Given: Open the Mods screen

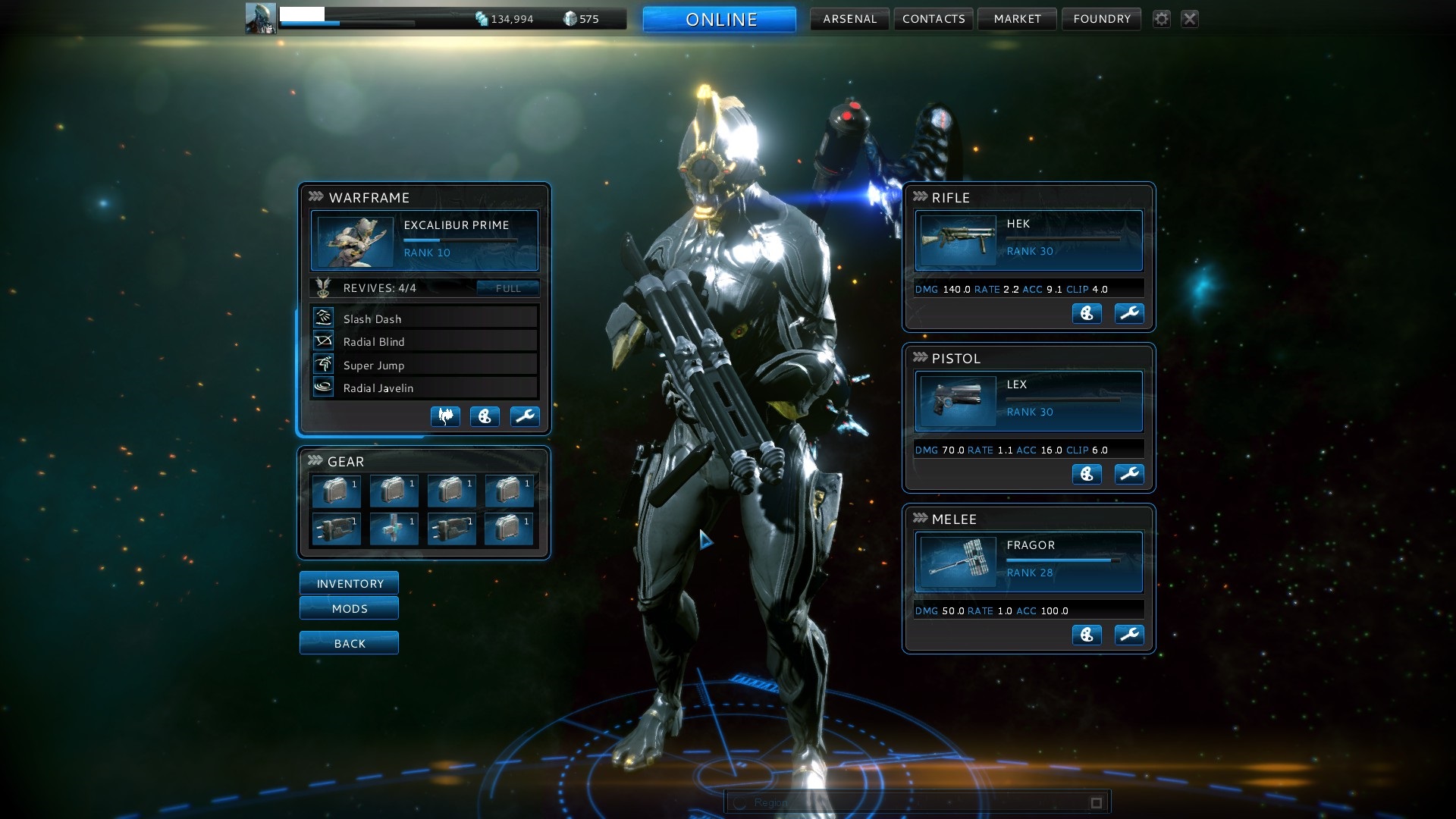Looking at the screenshot, I should 349,608.
